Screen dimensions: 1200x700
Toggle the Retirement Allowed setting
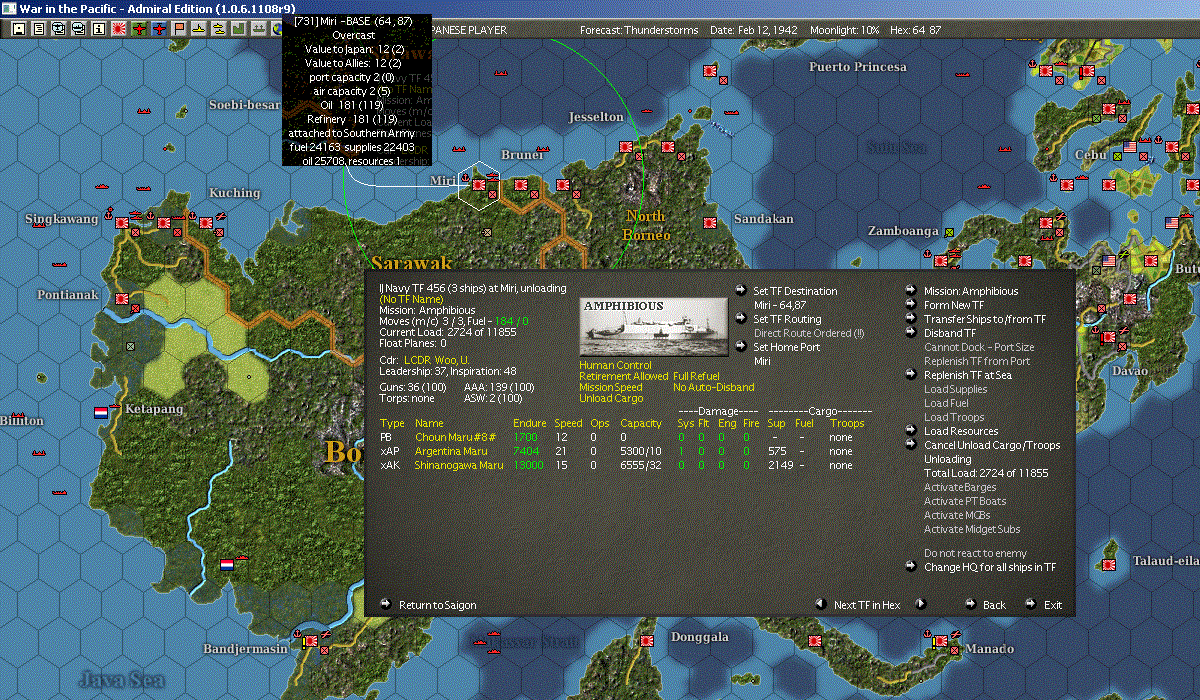[x=623, y=376]
